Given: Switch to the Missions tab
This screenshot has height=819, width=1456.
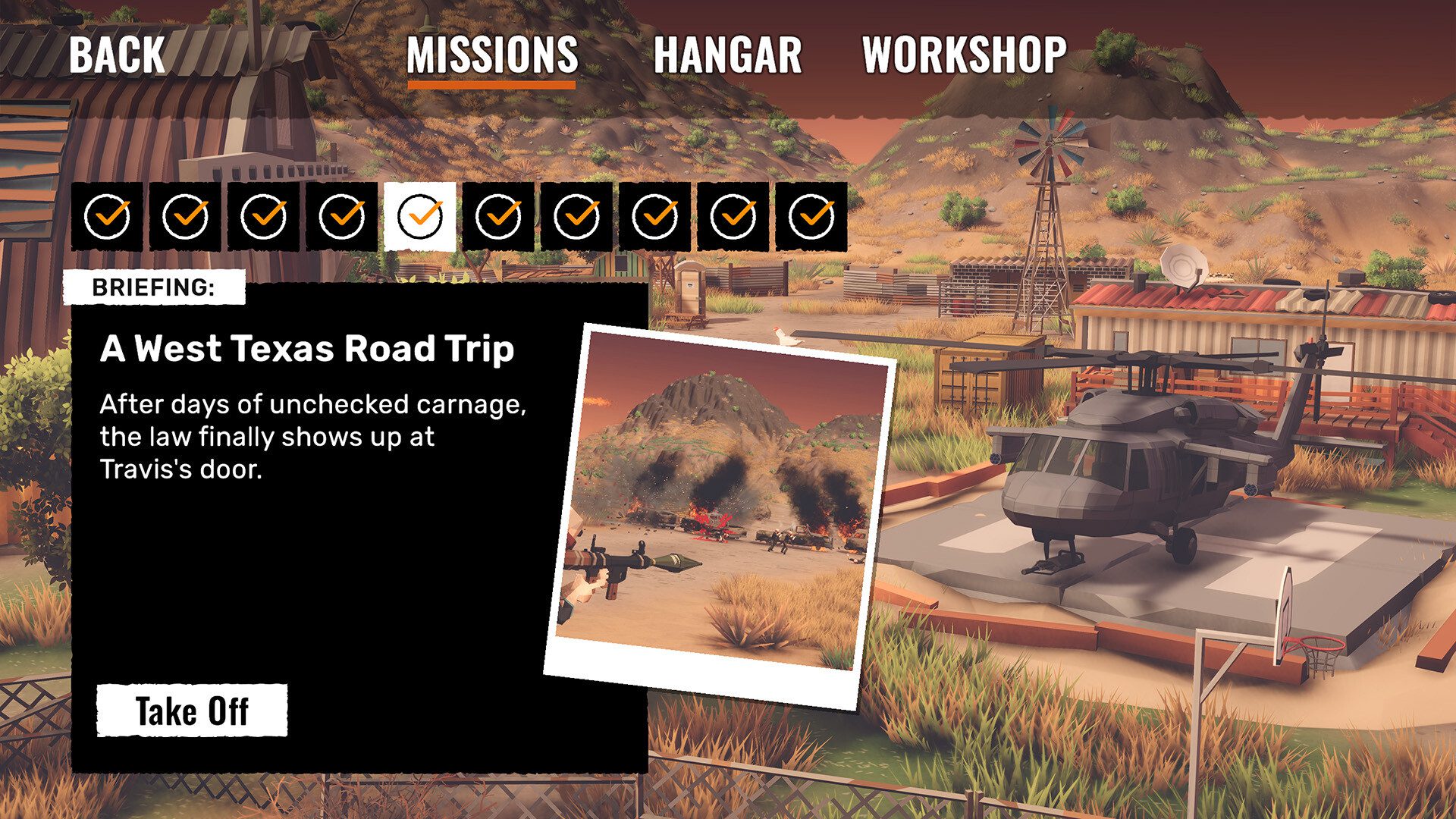Looking at the screenshot, I should (492, 56).
